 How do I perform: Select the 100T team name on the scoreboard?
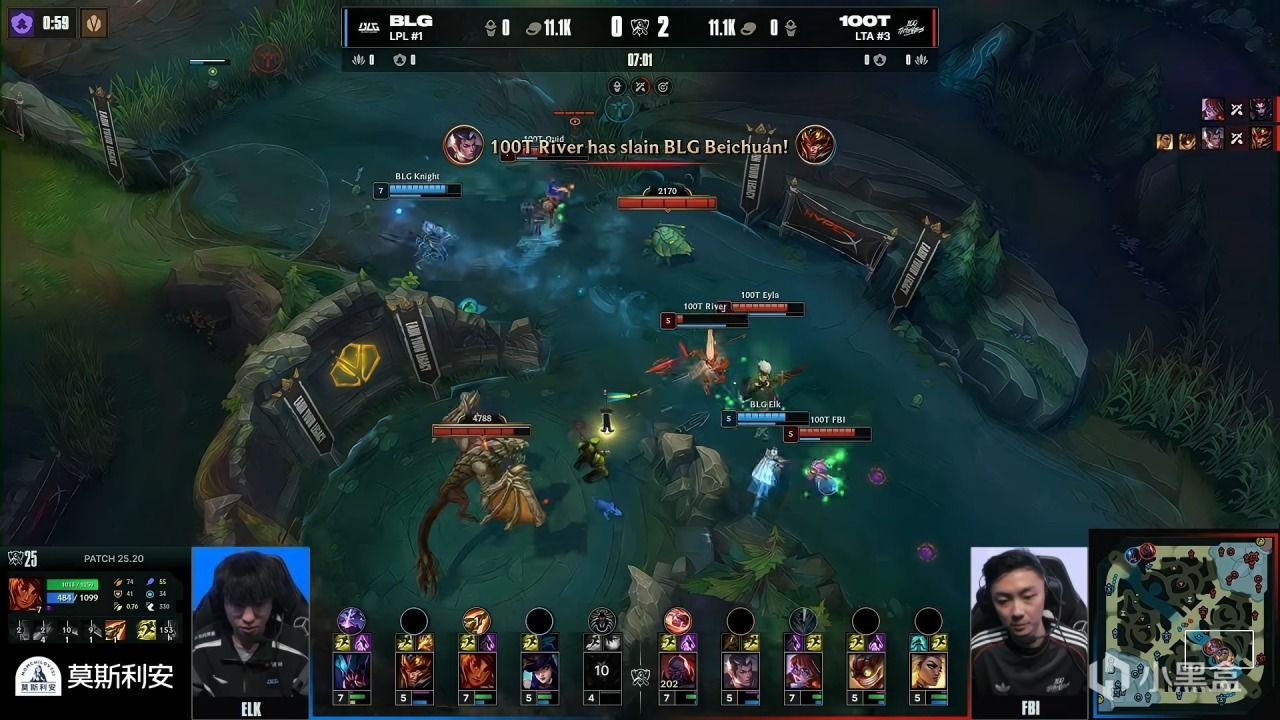point(865,21)
